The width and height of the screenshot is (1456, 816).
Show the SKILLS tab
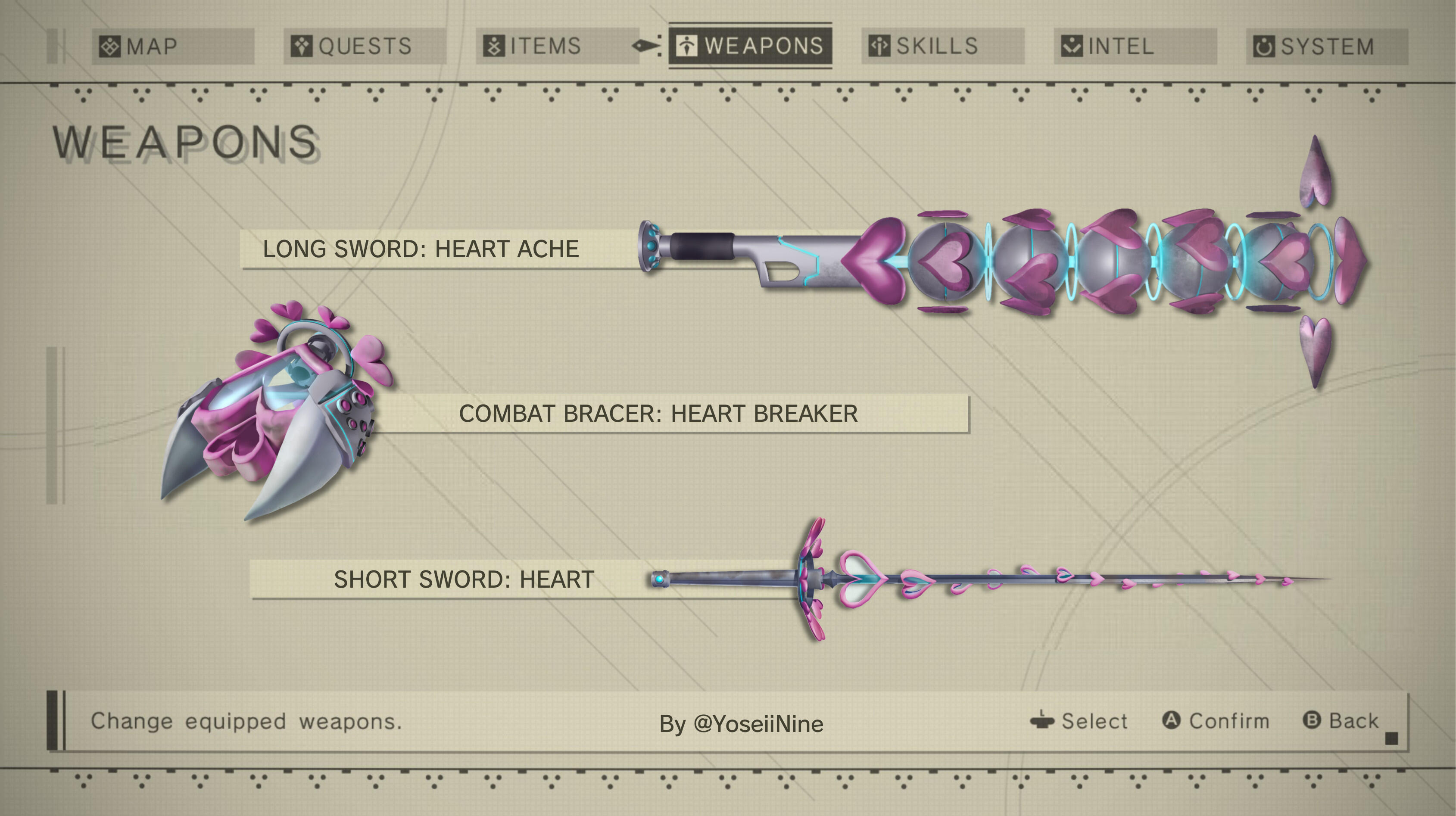(x=942, y=47)
